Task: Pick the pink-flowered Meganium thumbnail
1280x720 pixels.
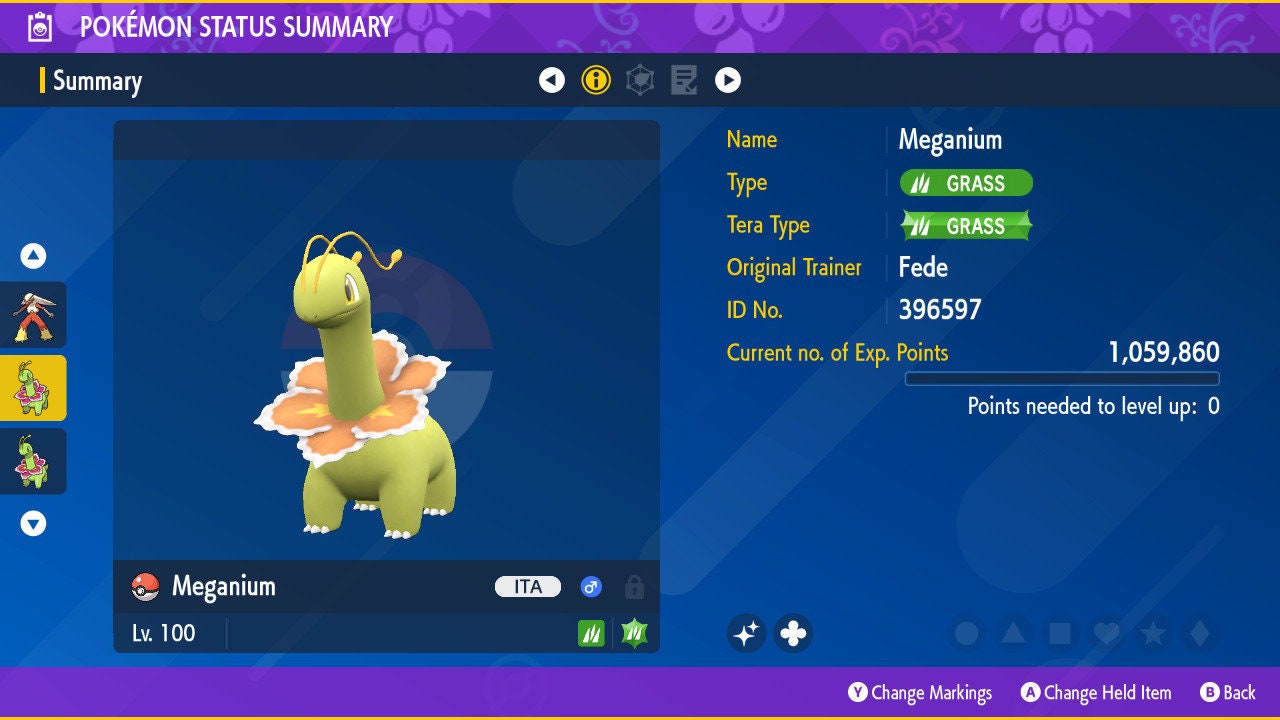Action: (x=33, y=461)
